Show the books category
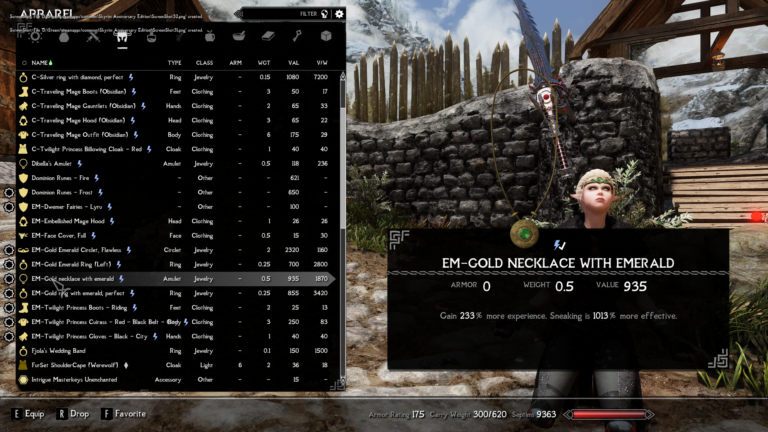 (x=268, y=37)
